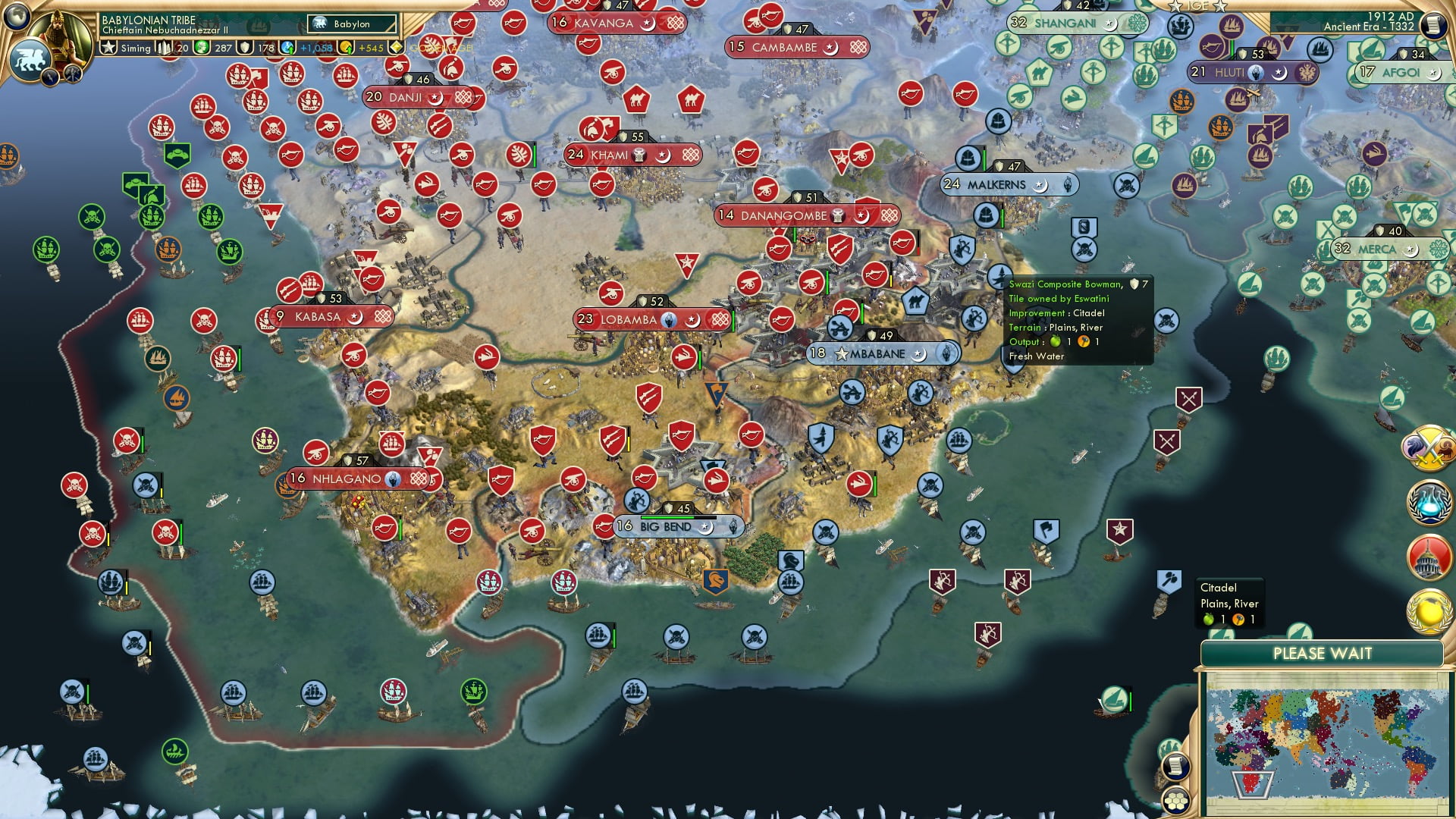1456x819 pixels.
Task: Click the Golden Age diamond icon in the top bar
Action: coord(397,47)
